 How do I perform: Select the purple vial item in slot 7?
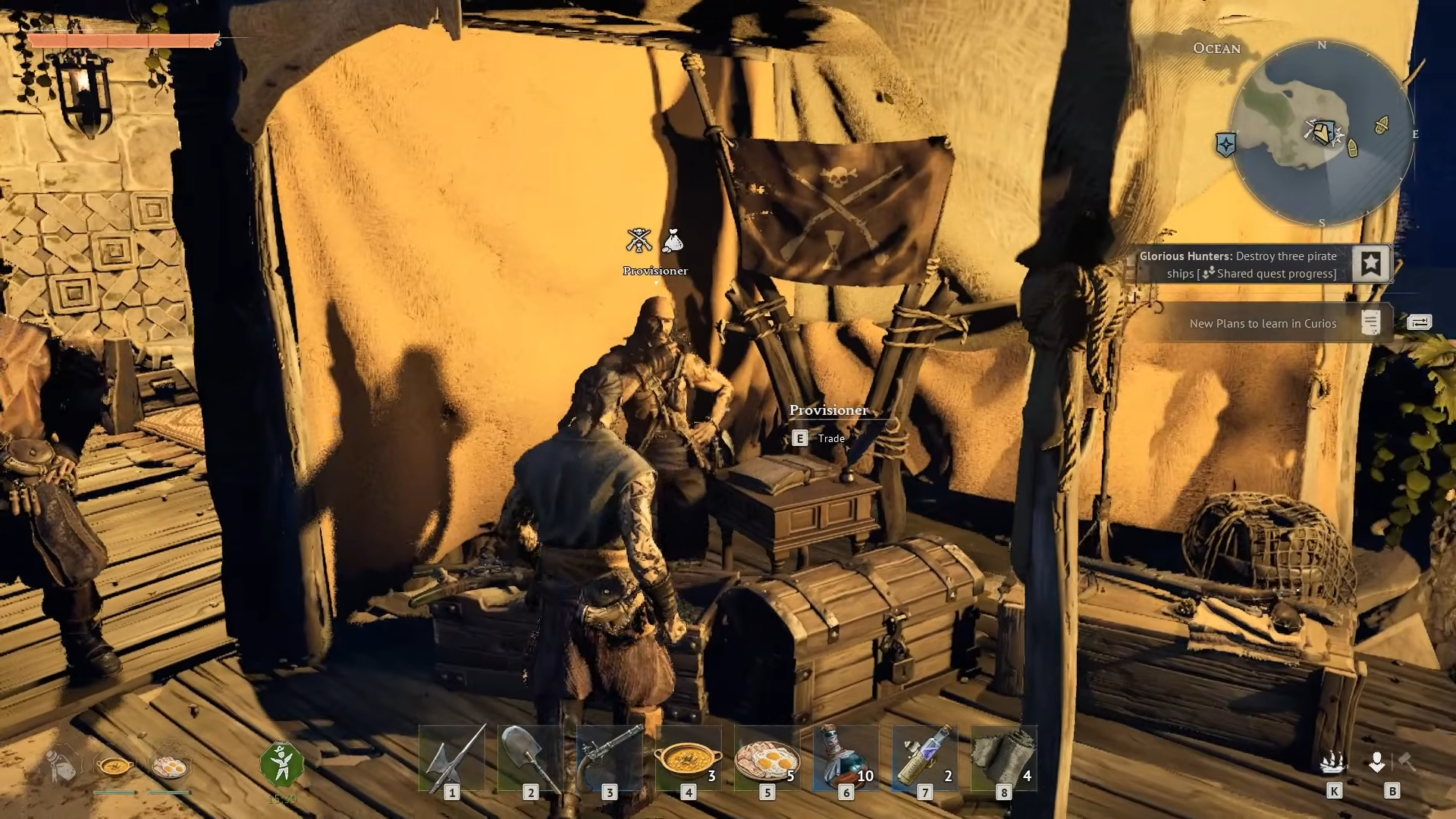924,758
